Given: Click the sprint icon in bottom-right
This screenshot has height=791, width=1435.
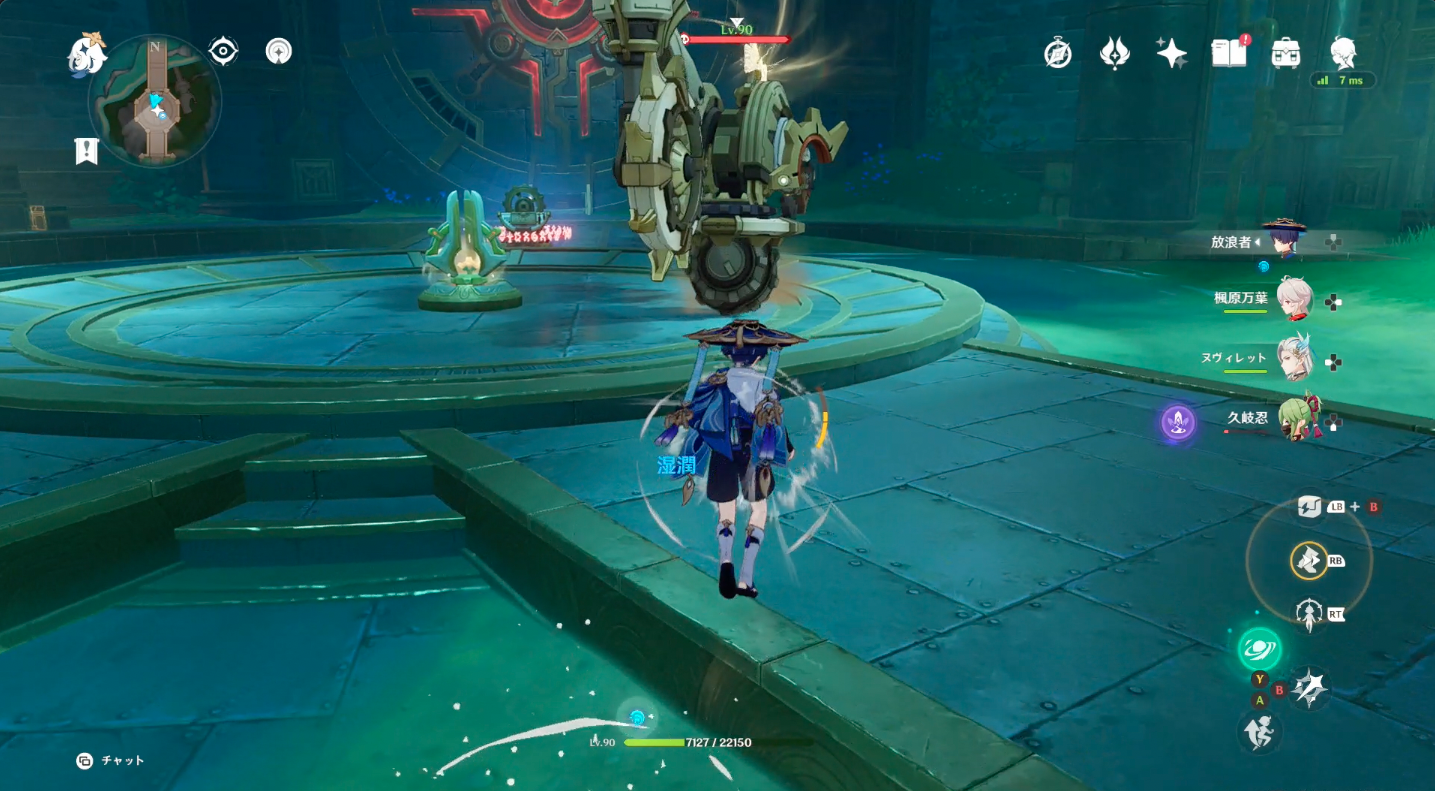Looking at the screenshot, I should pyautogui.click(x=1260, y=733).
